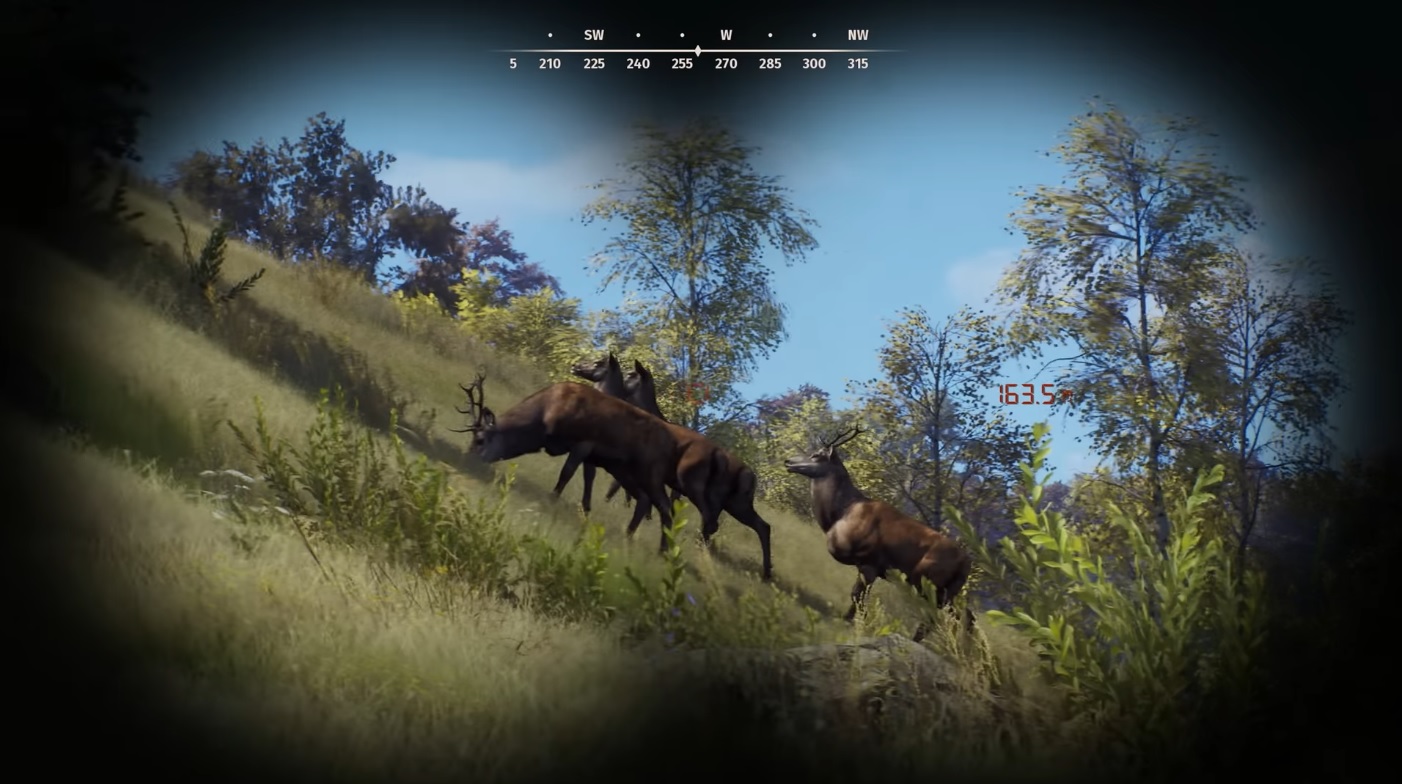
Task: Select the diamond heading indicator on compass bar
Action: tap(697, 49)
